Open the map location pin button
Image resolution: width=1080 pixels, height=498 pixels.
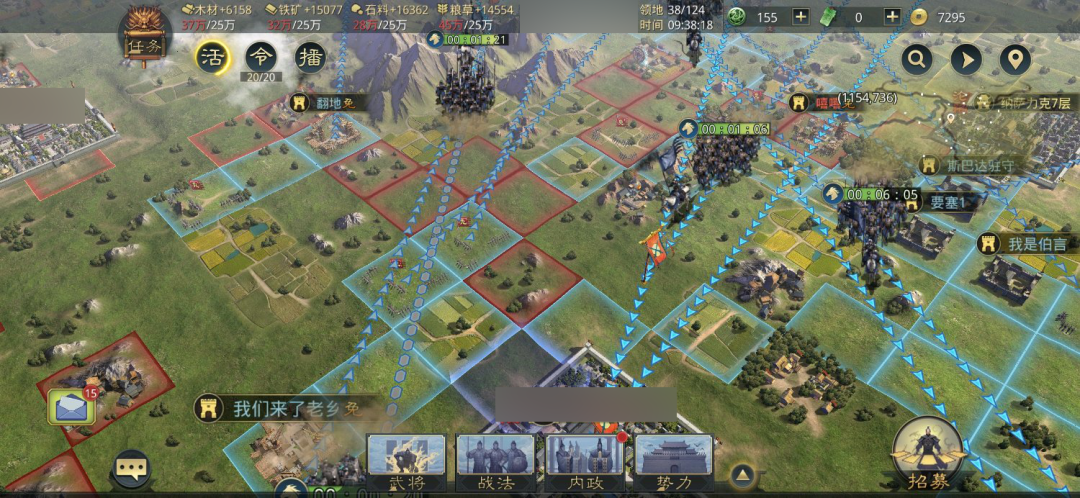click(x=1015, y=60)
